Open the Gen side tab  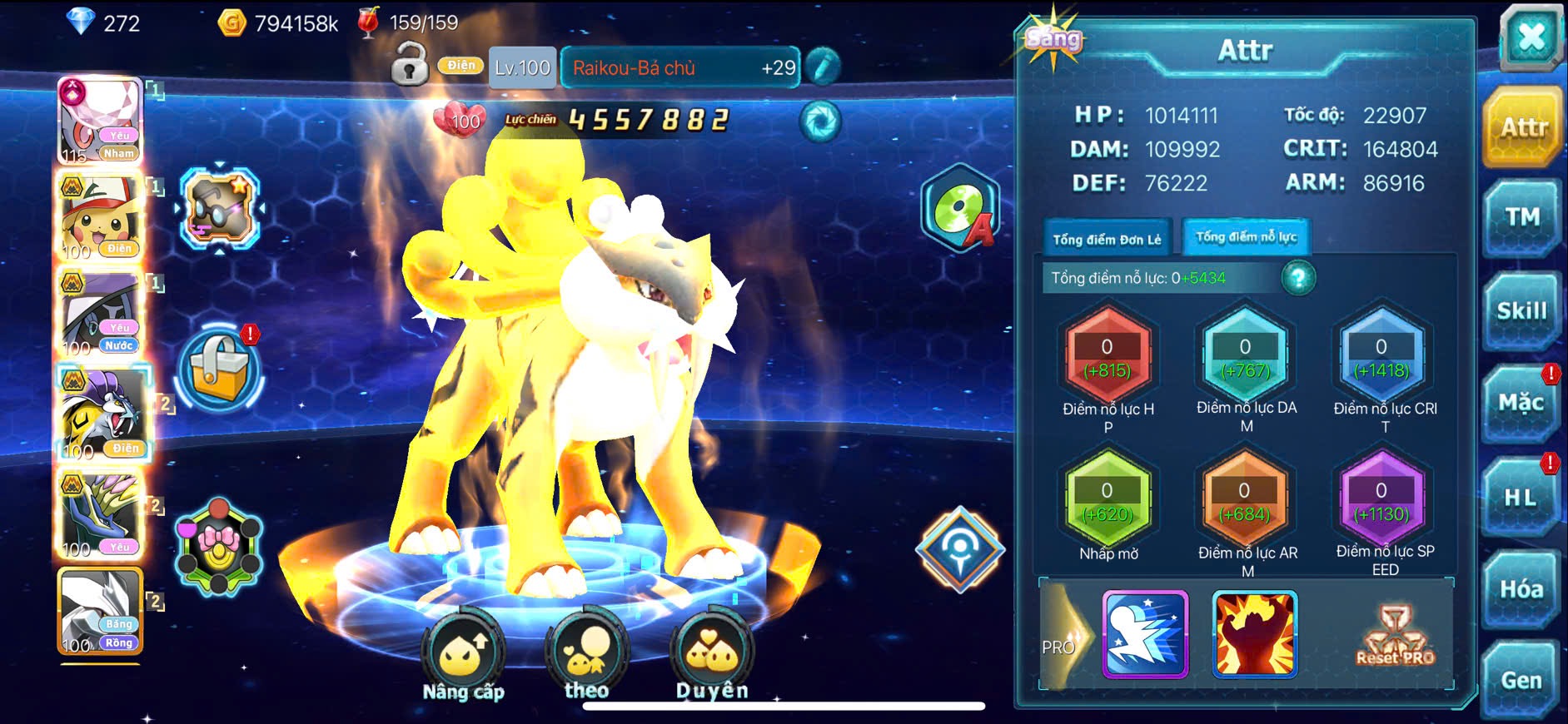1521,681
